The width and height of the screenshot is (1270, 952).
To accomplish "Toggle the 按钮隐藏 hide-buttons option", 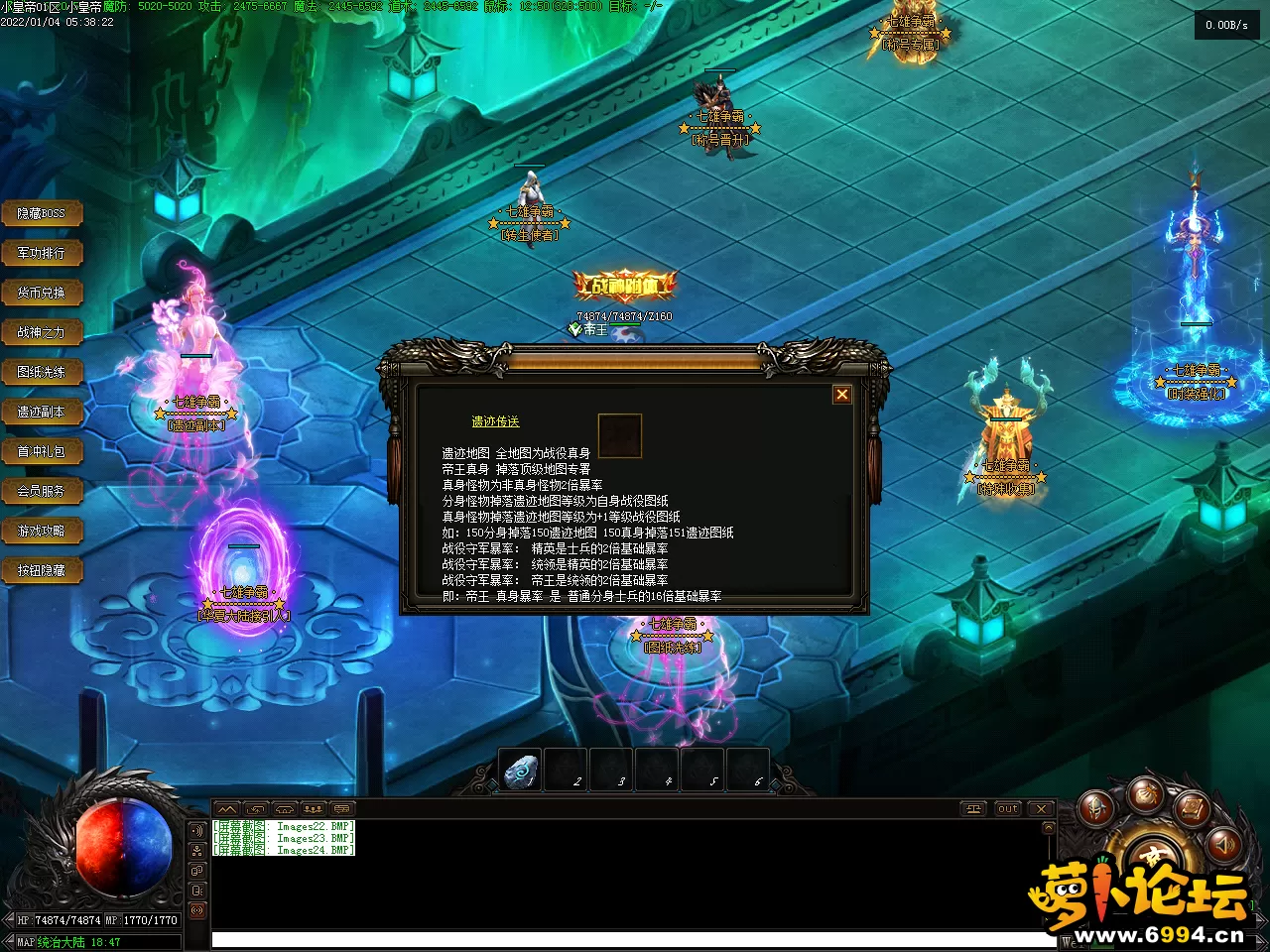I will pyautogui.click(x=41, y=570).
